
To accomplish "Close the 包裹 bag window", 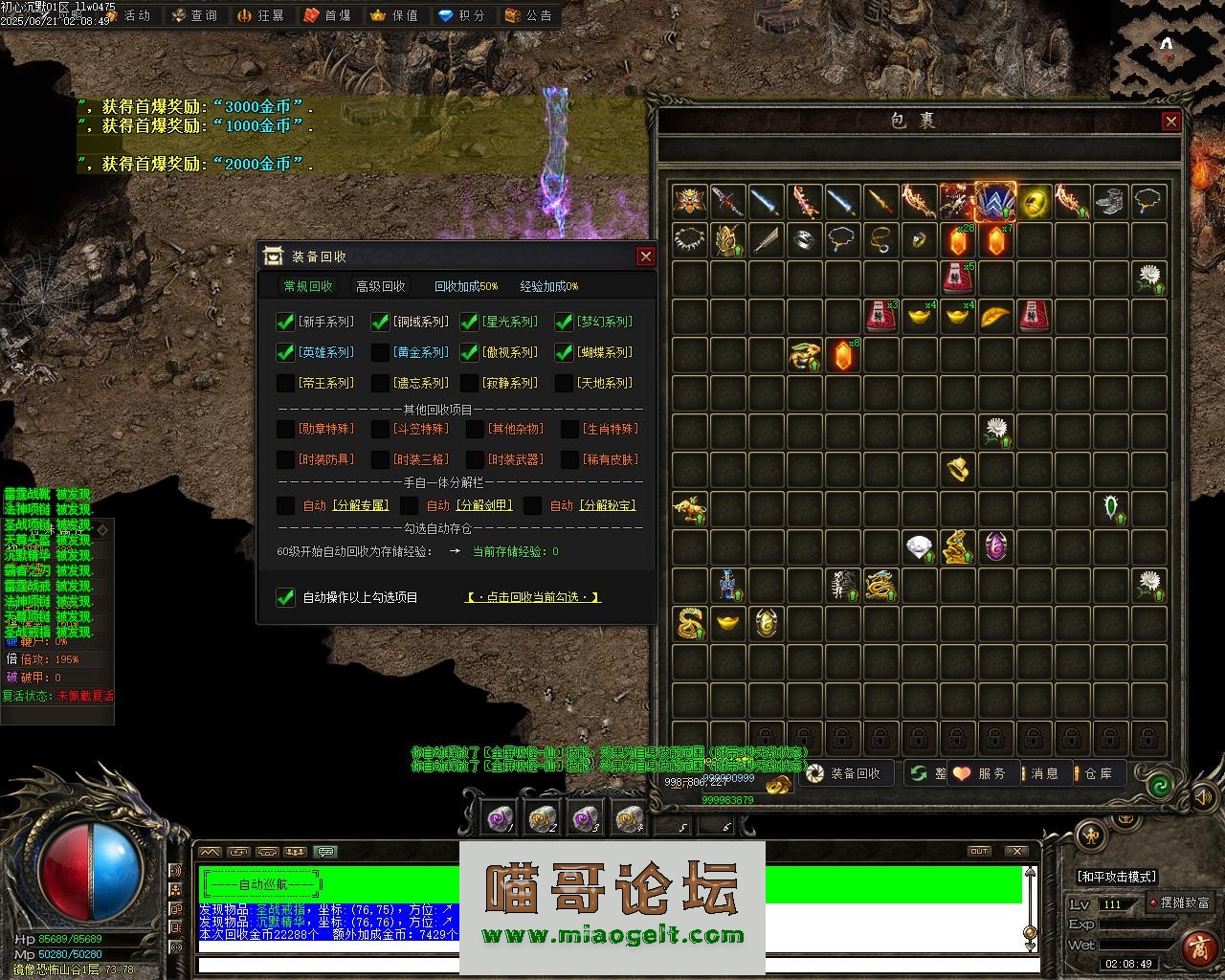I will pyautogui.click(x=1170, y=121).
